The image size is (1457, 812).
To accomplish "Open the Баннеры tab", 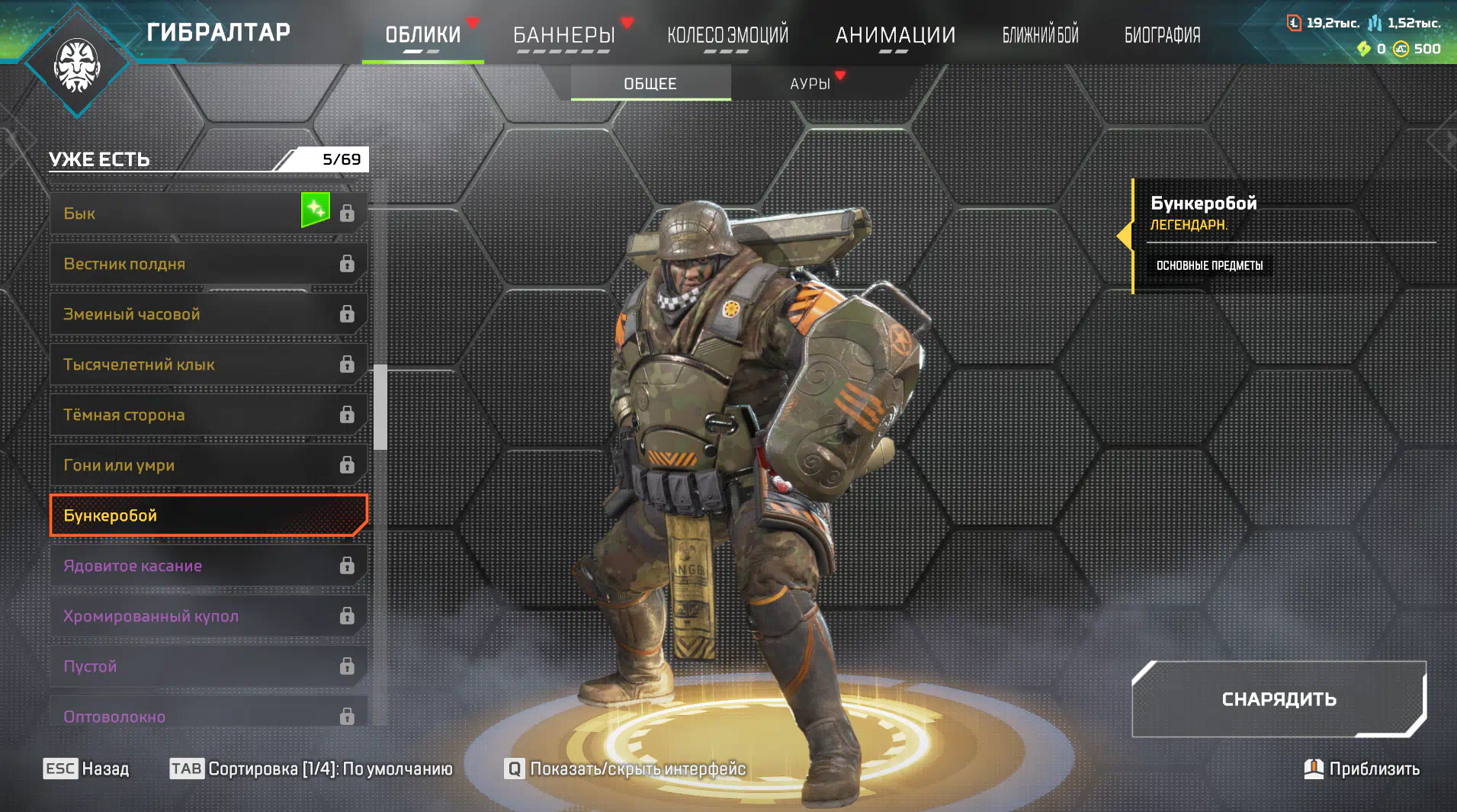I will pos(563,35).
